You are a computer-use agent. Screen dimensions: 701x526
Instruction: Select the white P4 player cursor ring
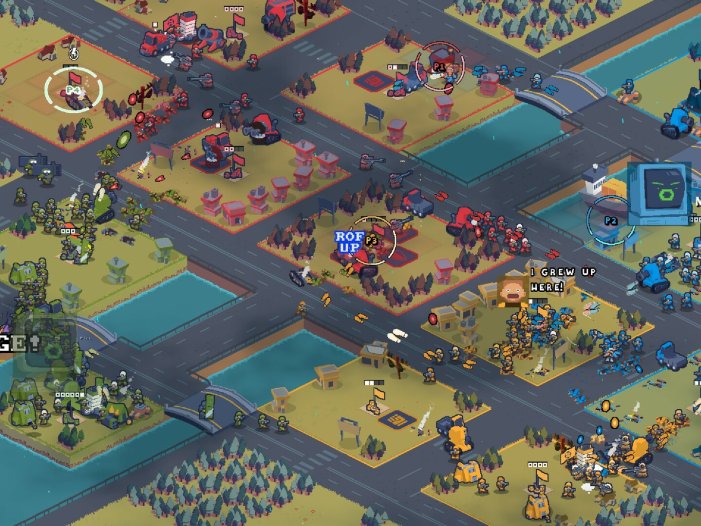pos(74,91)
